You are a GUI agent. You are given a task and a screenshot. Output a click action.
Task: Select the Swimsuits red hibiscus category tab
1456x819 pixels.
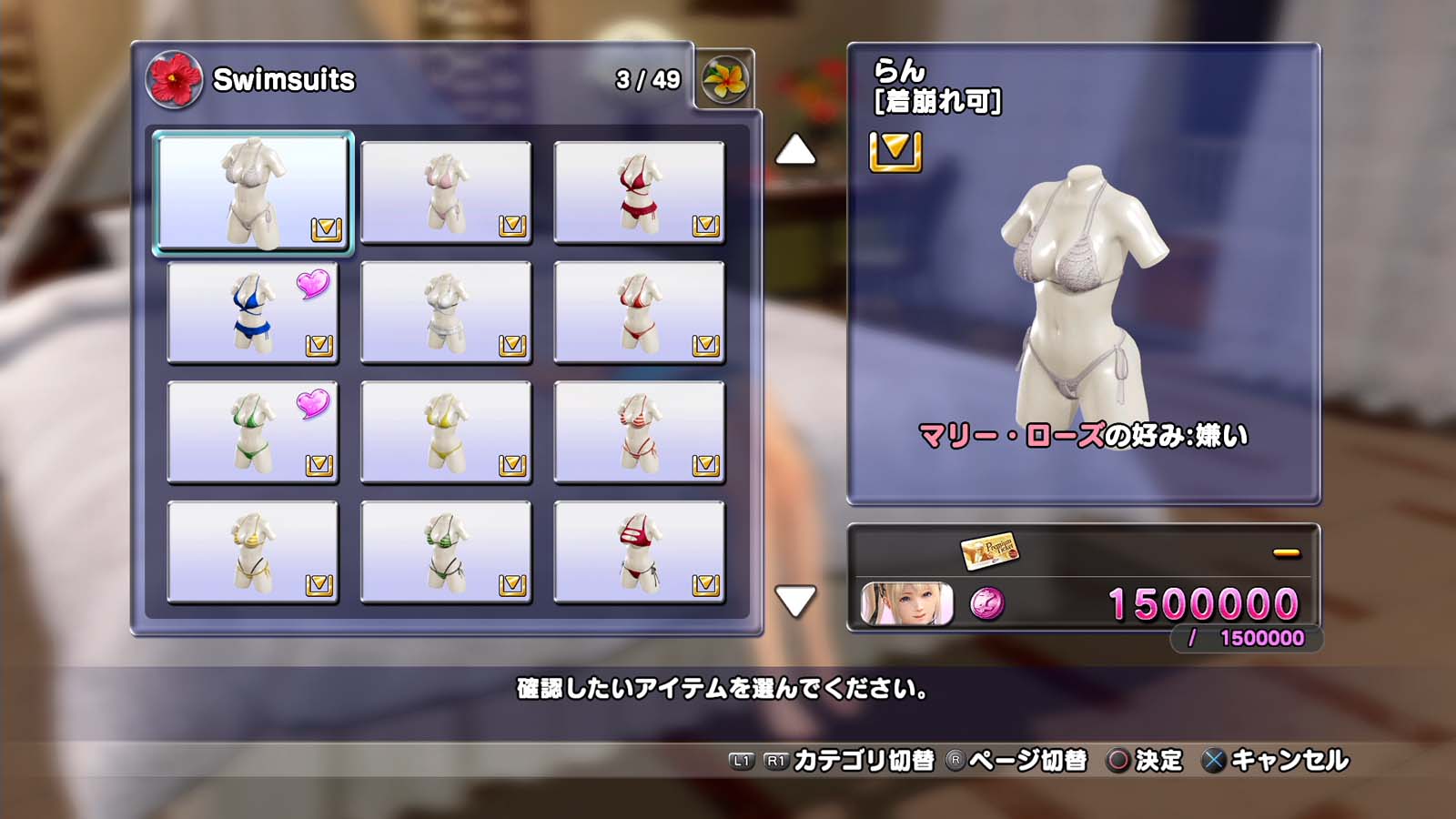pyautogui.click(x=174, y=79)
